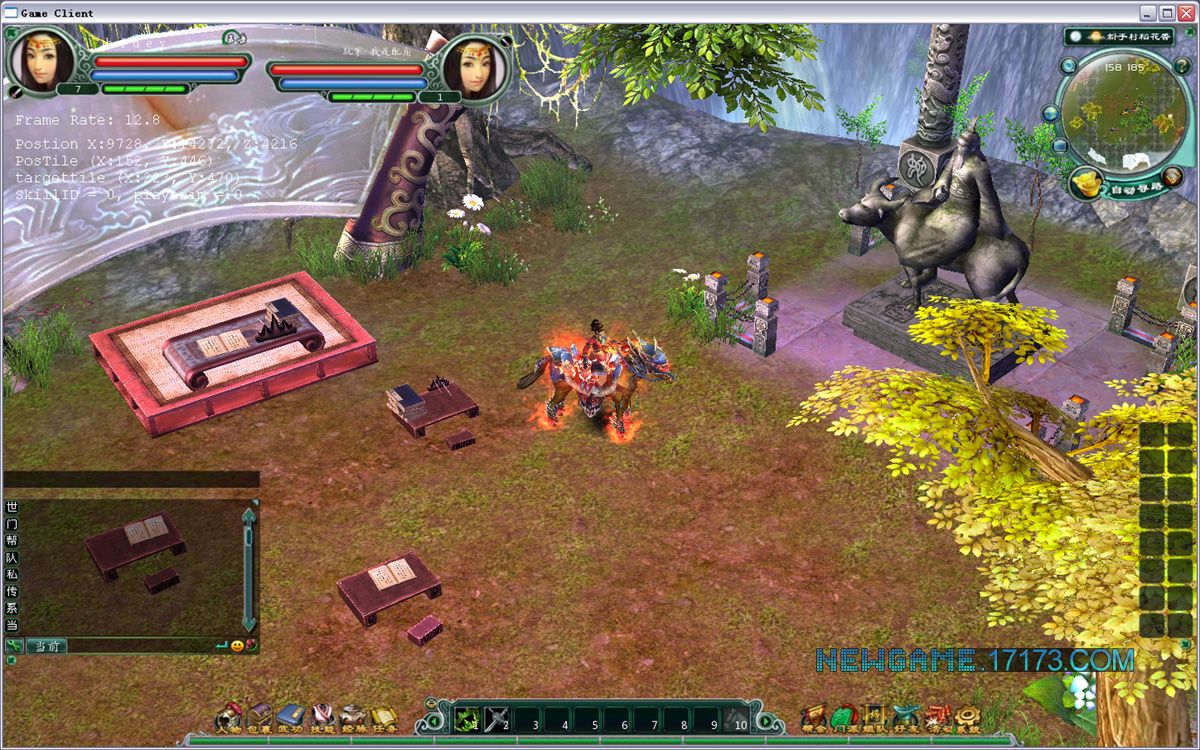Image resolution: width=1200 pixels, height=750 pixels.
Task: Click the magnifier button on the minimap
Action: (x=1069, y=66)
